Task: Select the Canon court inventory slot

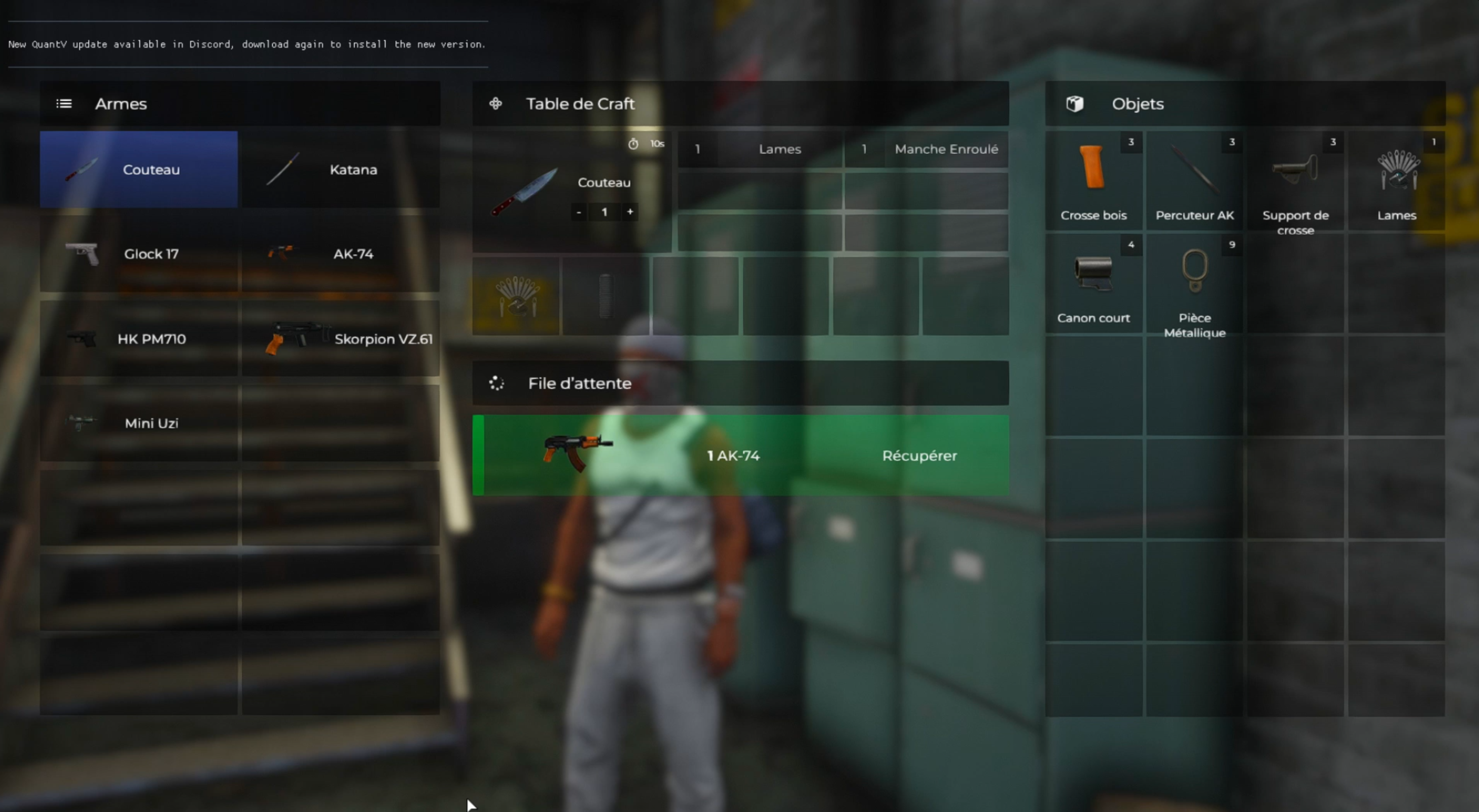Action: click(x=1093, y=284)
